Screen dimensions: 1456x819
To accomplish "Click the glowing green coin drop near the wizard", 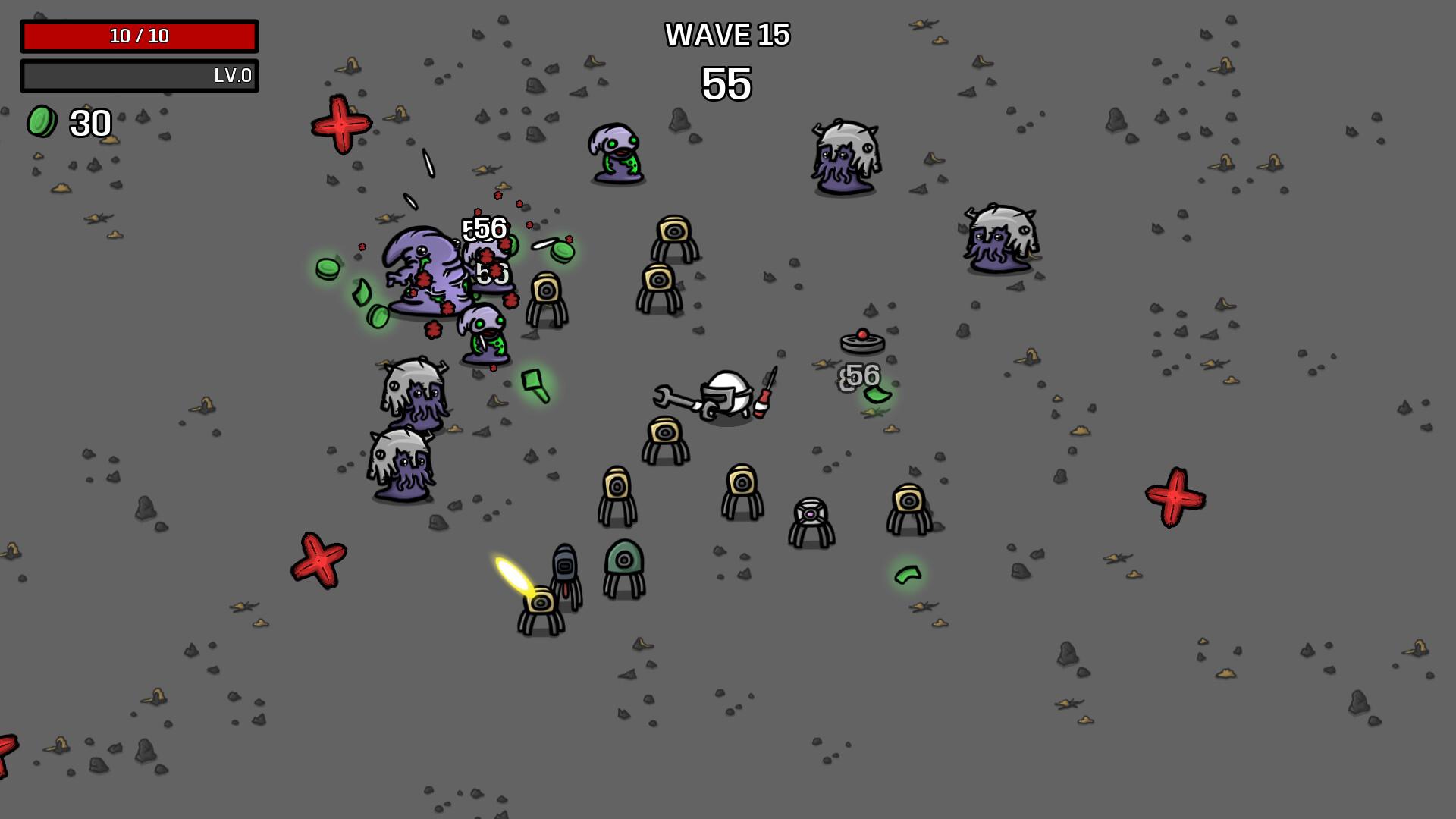I will [x=326, y=269].
